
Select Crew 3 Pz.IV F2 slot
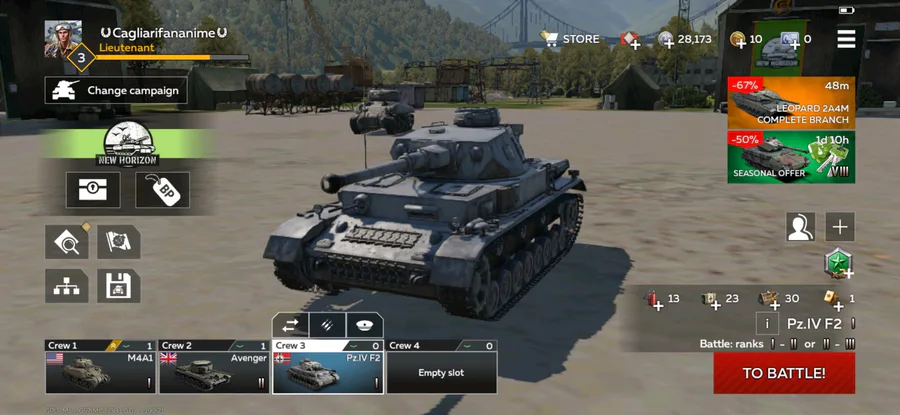(x=327, y=367)
